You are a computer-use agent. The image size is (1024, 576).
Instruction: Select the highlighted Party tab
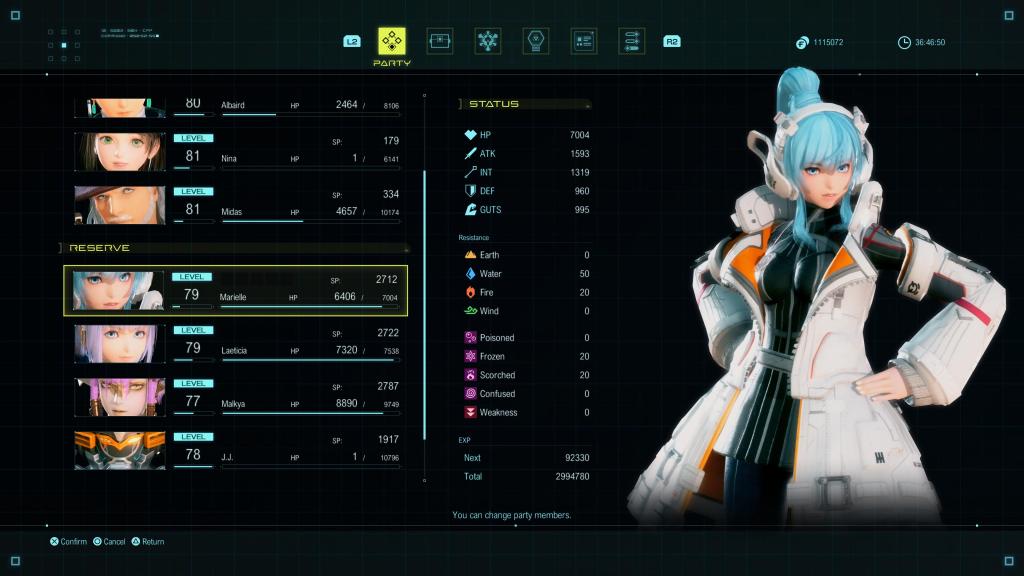click(391, 41)
